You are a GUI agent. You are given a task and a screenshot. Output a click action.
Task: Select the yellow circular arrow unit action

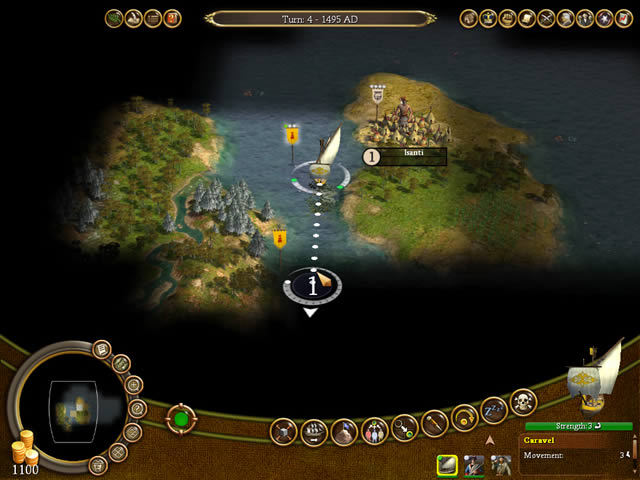[x=464, y=416]
